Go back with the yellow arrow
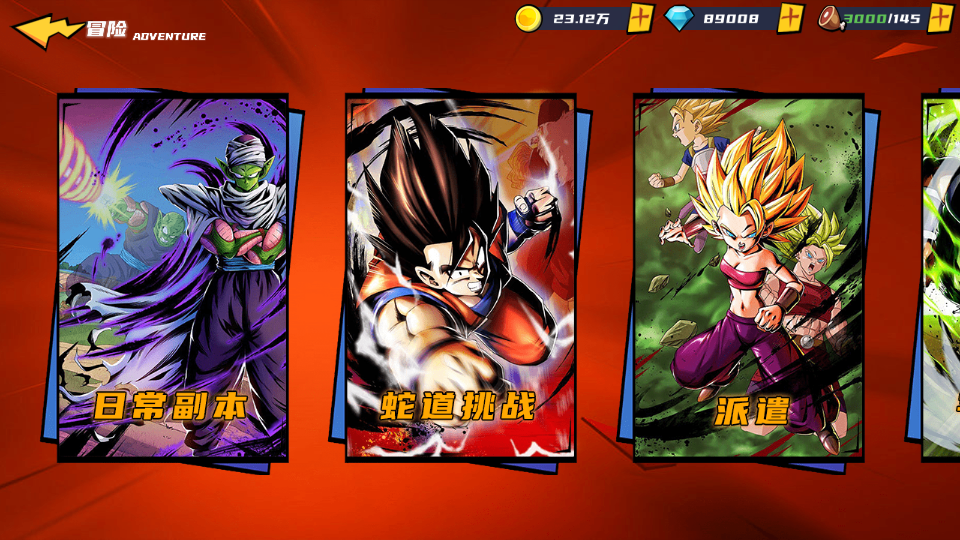Screen dimensions: 960x540 (x=46, y=30)
